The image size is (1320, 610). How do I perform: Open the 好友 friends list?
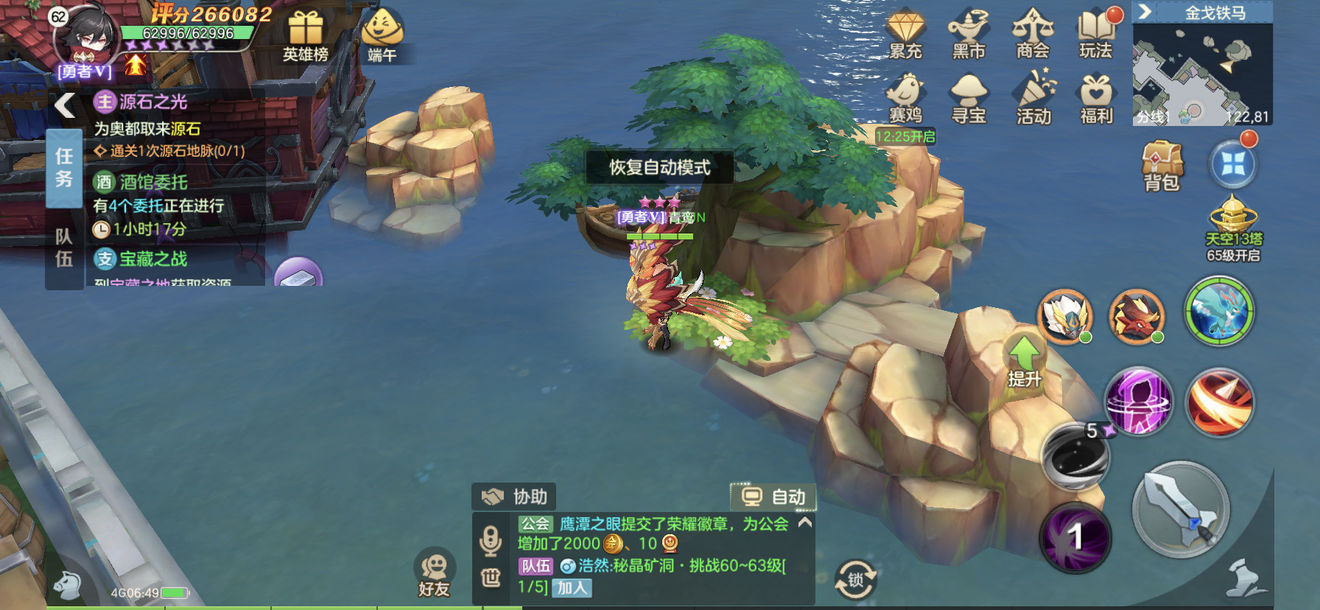434,574
